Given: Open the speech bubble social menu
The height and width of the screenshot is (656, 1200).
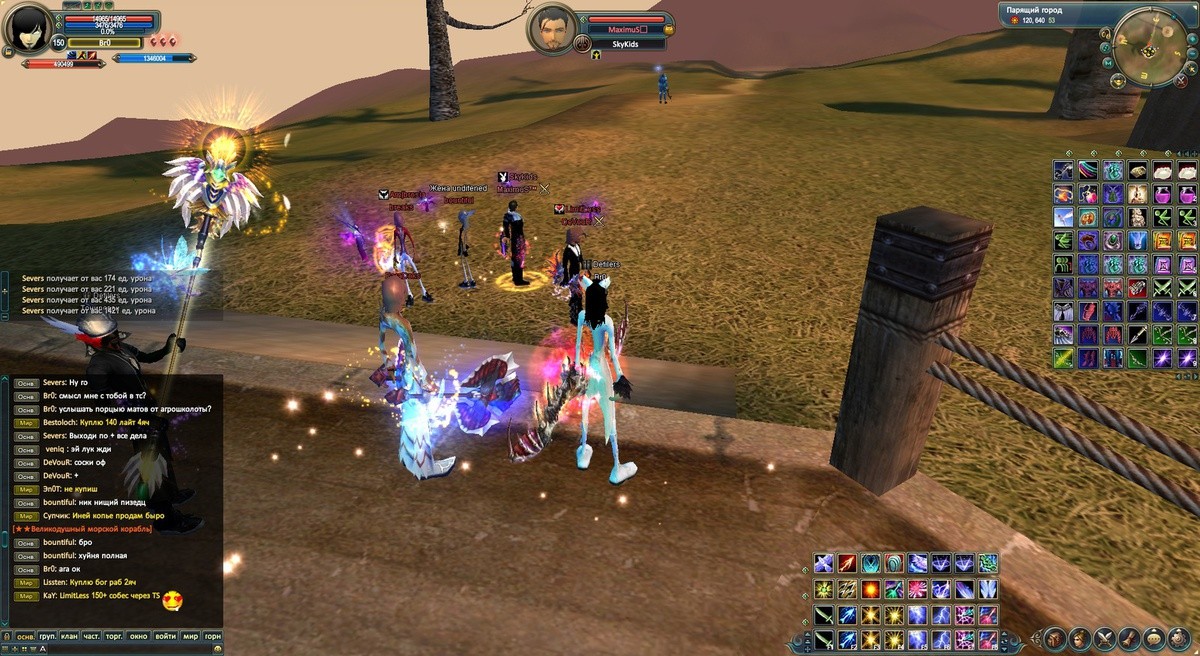Looking at the screenshot, I should 1154,638.
